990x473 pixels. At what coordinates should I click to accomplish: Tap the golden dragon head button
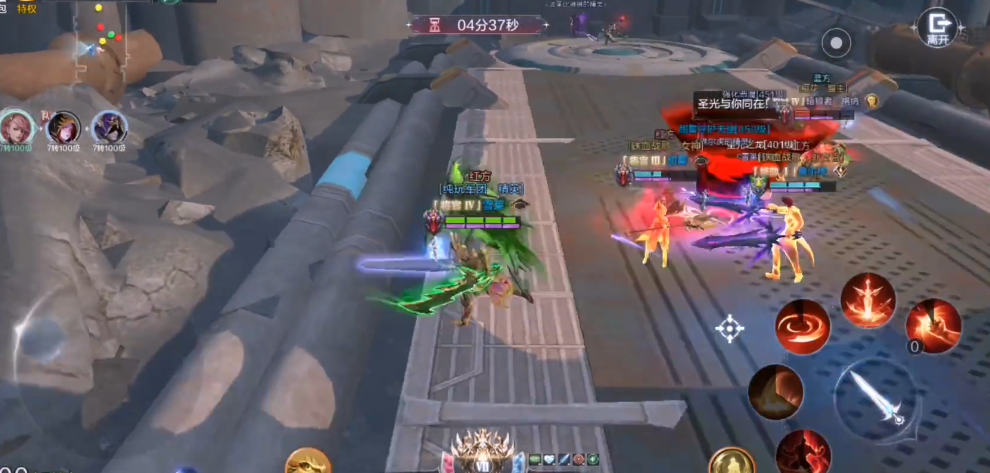tap(307, 461)
